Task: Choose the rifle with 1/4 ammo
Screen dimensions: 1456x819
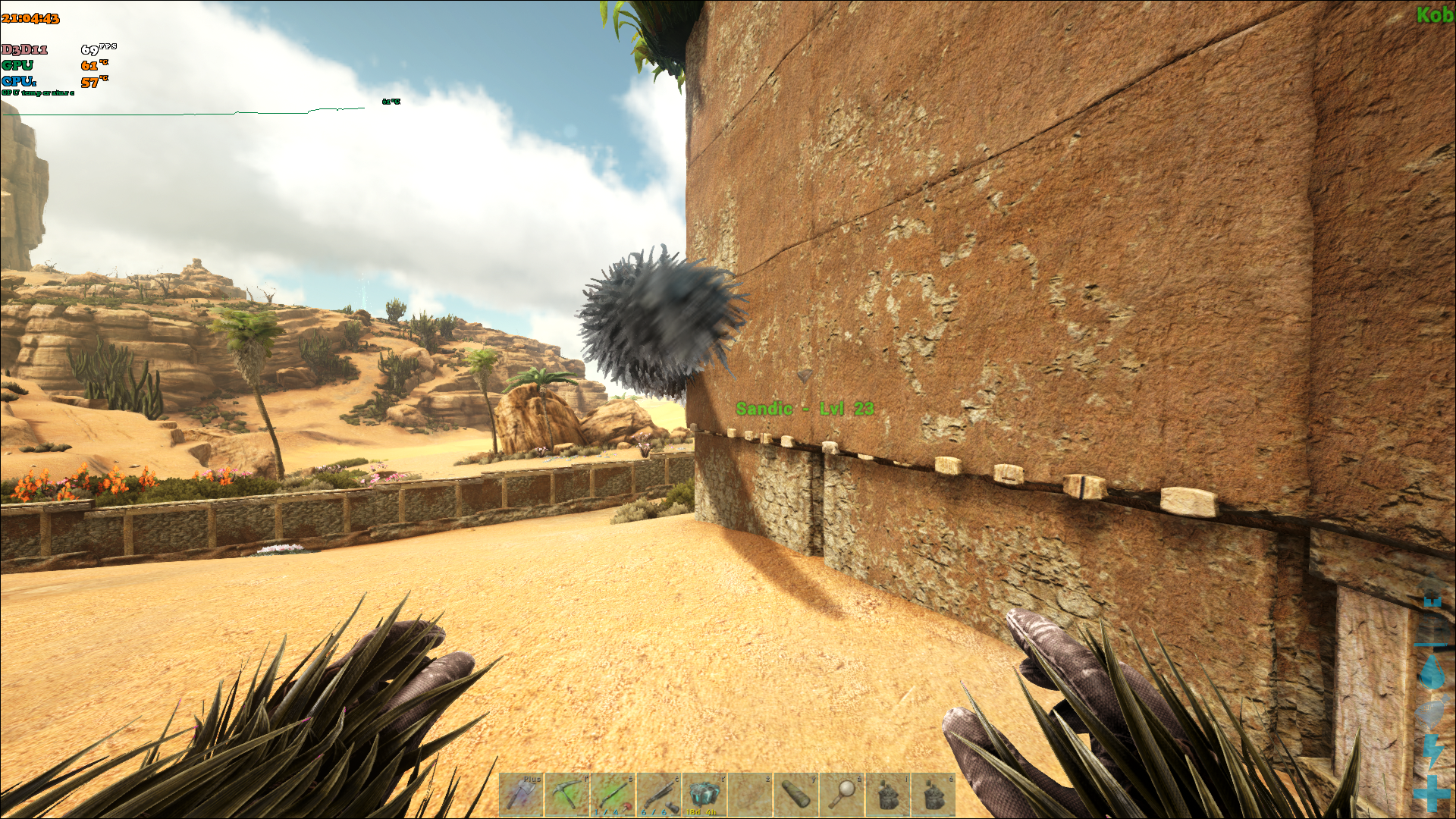Action: coord(613,794)
